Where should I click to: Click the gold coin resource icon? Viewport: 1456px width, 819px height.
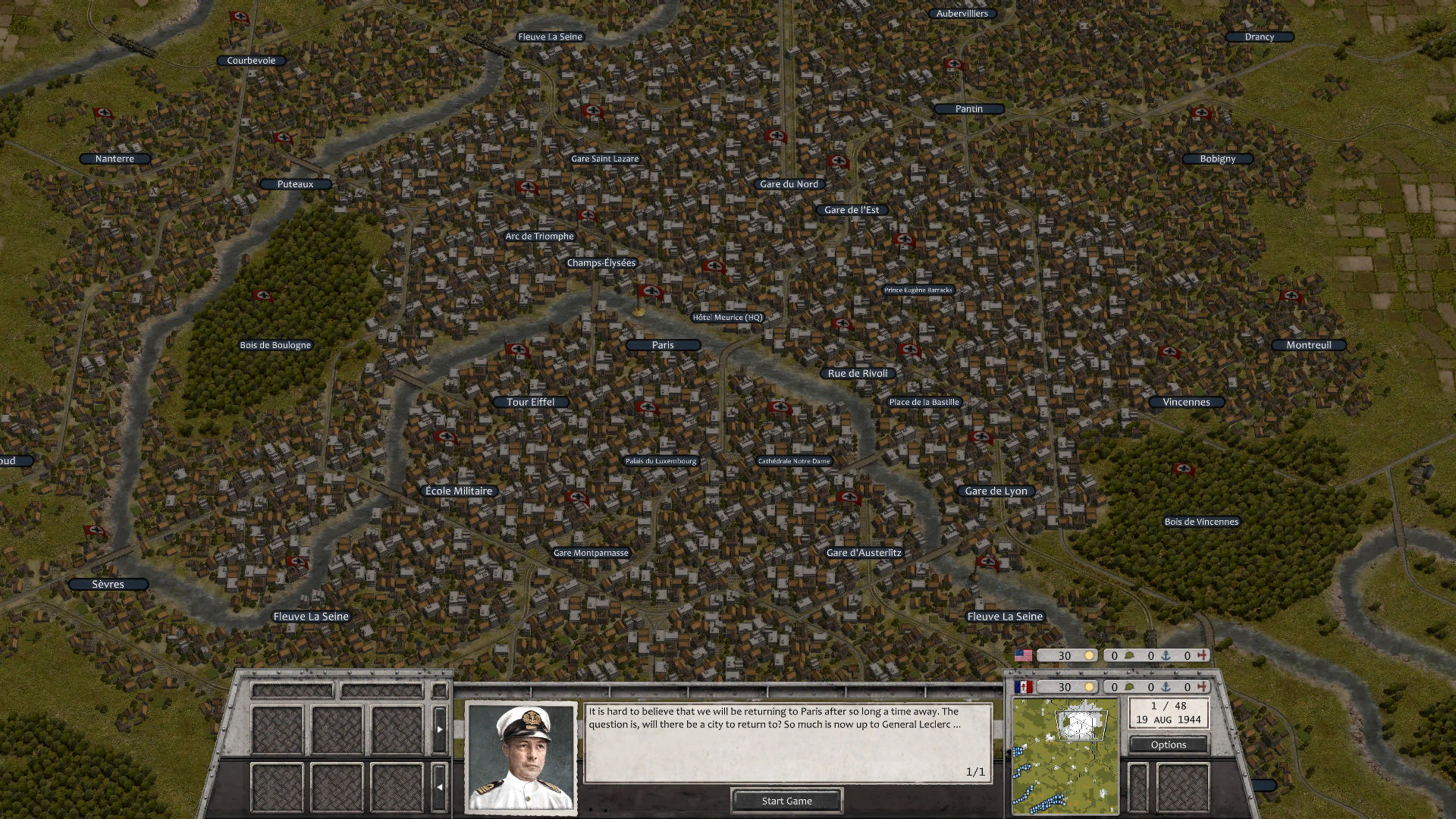[x=1090, y=655]
